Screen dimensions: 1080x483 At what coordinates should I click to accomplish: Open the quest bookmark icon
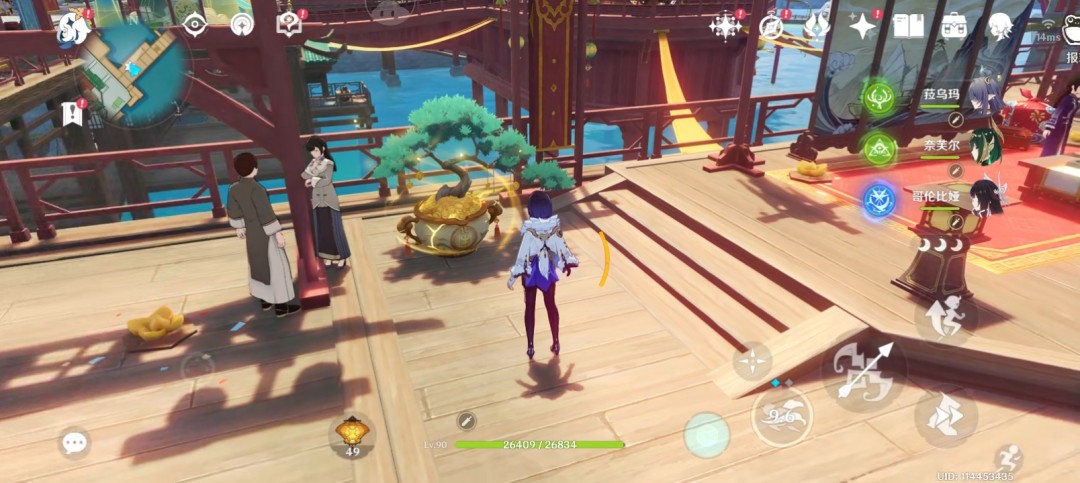(x=71, y=113)
